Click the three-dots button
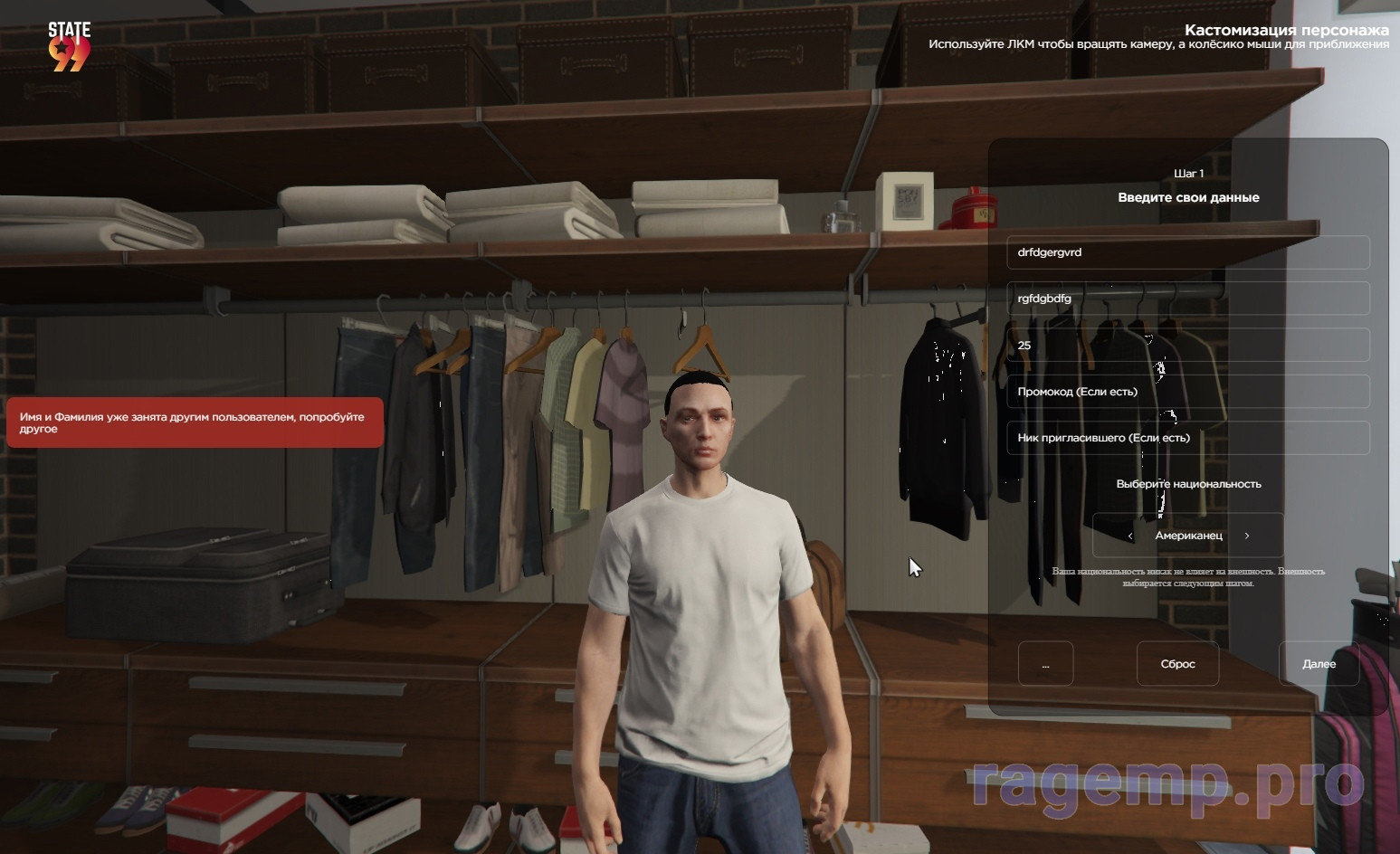This screenshot has height=854, width=1400. pos(1045,664)
